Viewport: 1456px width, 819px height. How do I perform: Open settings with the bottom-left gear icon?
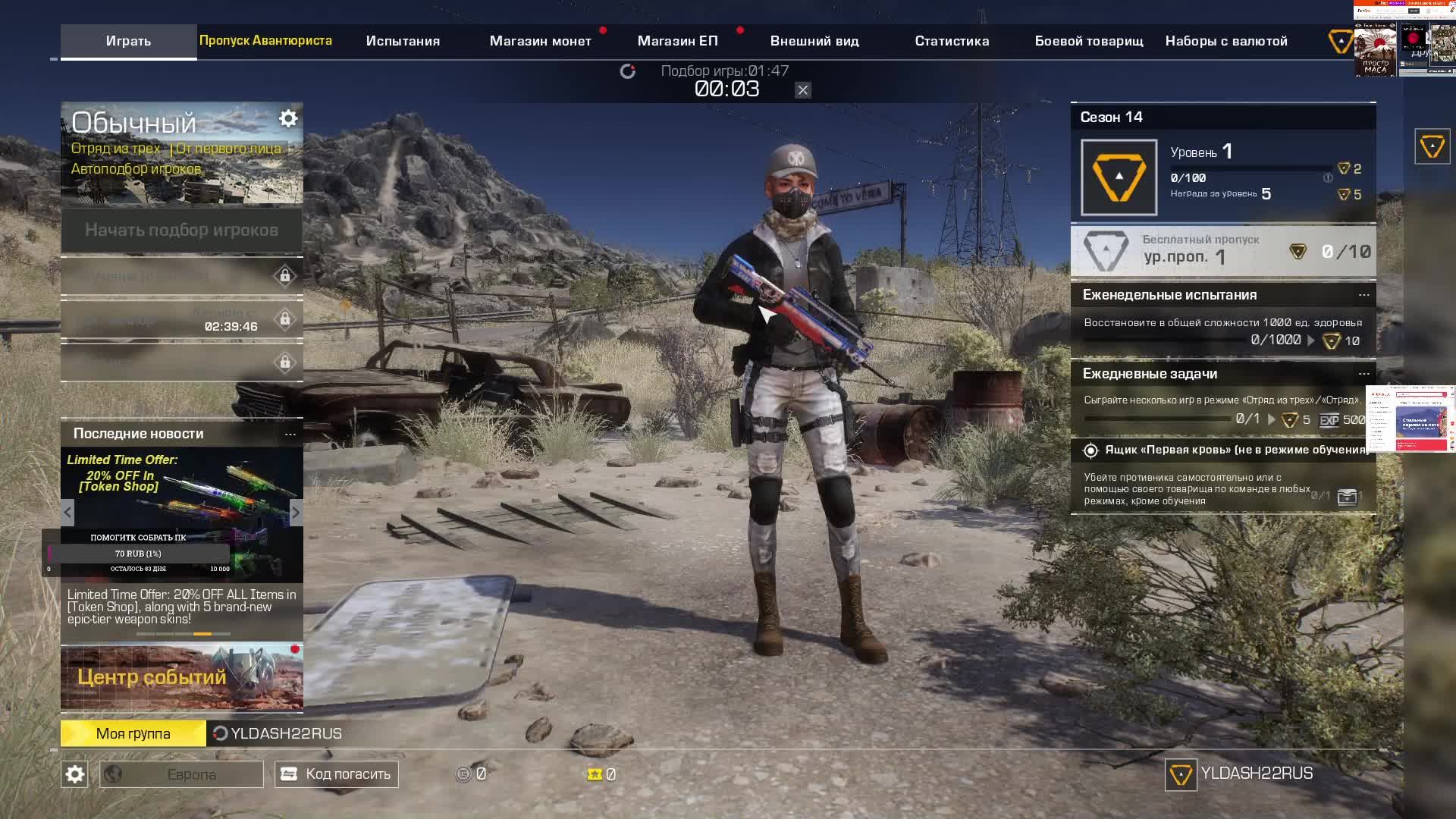tap(74, 774)
